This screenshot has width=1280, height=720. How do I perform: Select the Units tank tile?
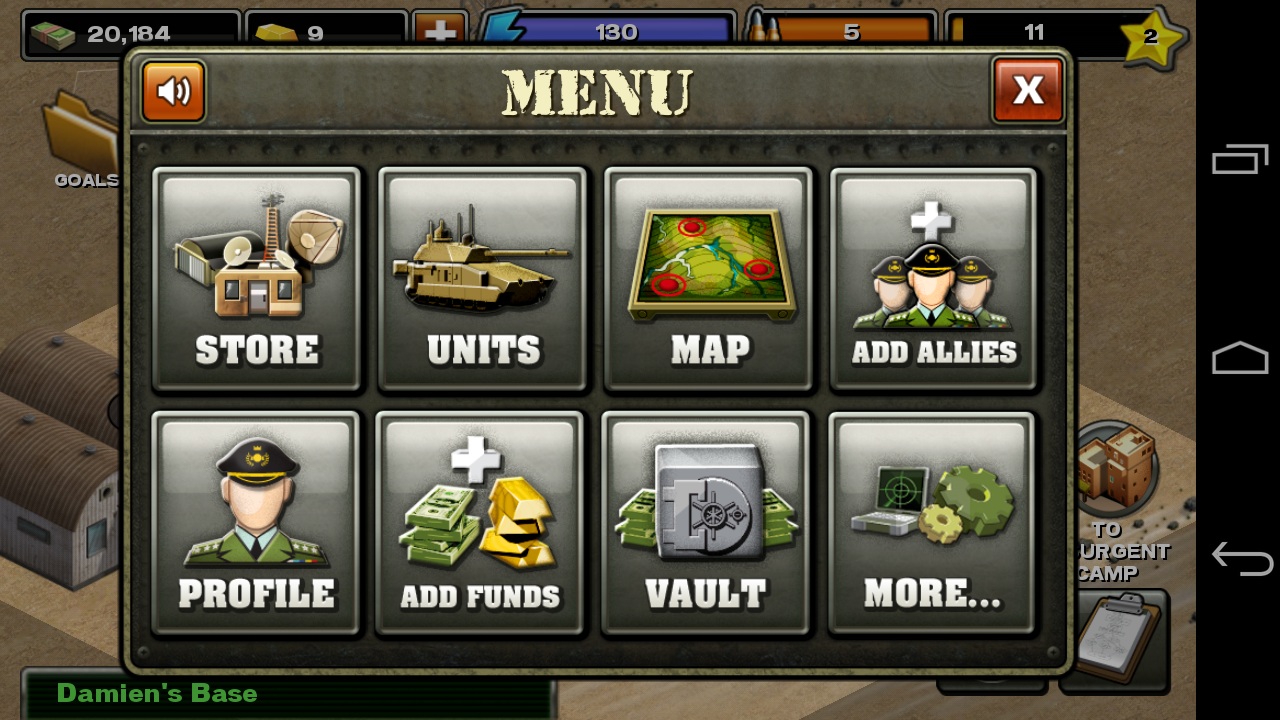coord(483,279)
